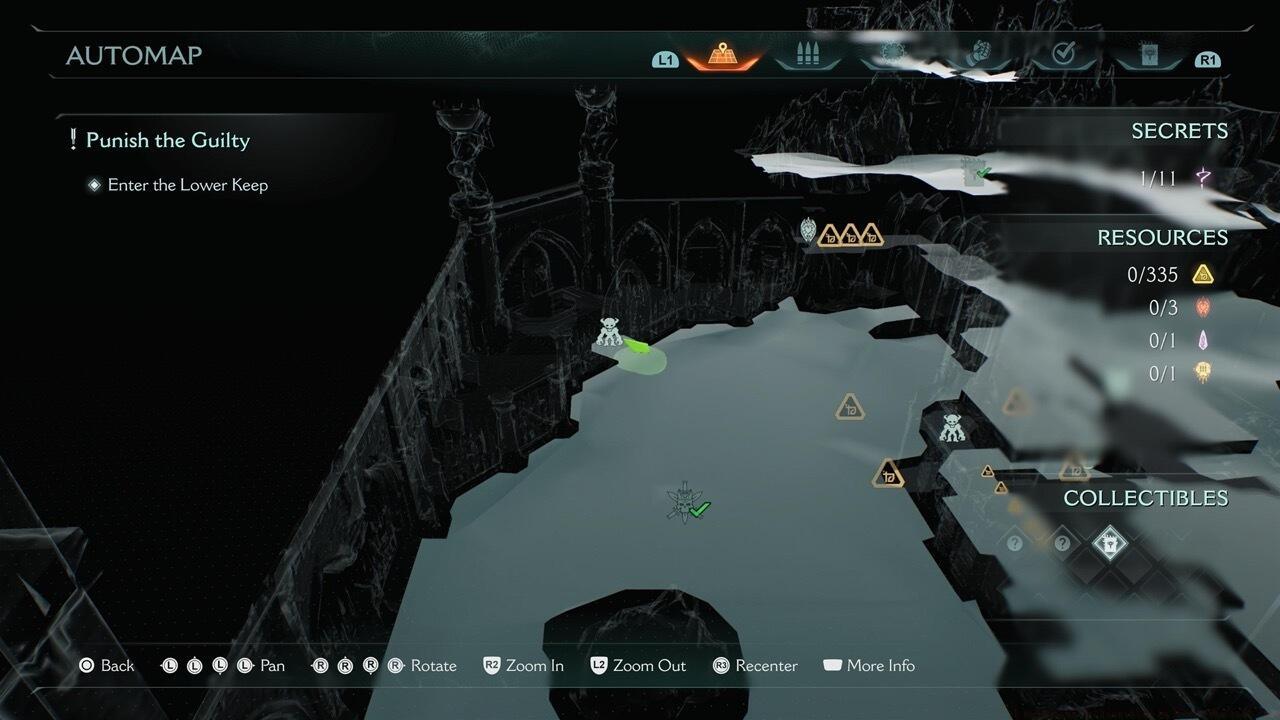Select the highlighted tower collectible icon
The width and height of the screenshot is (1280, 720).
coord(1108,543)
